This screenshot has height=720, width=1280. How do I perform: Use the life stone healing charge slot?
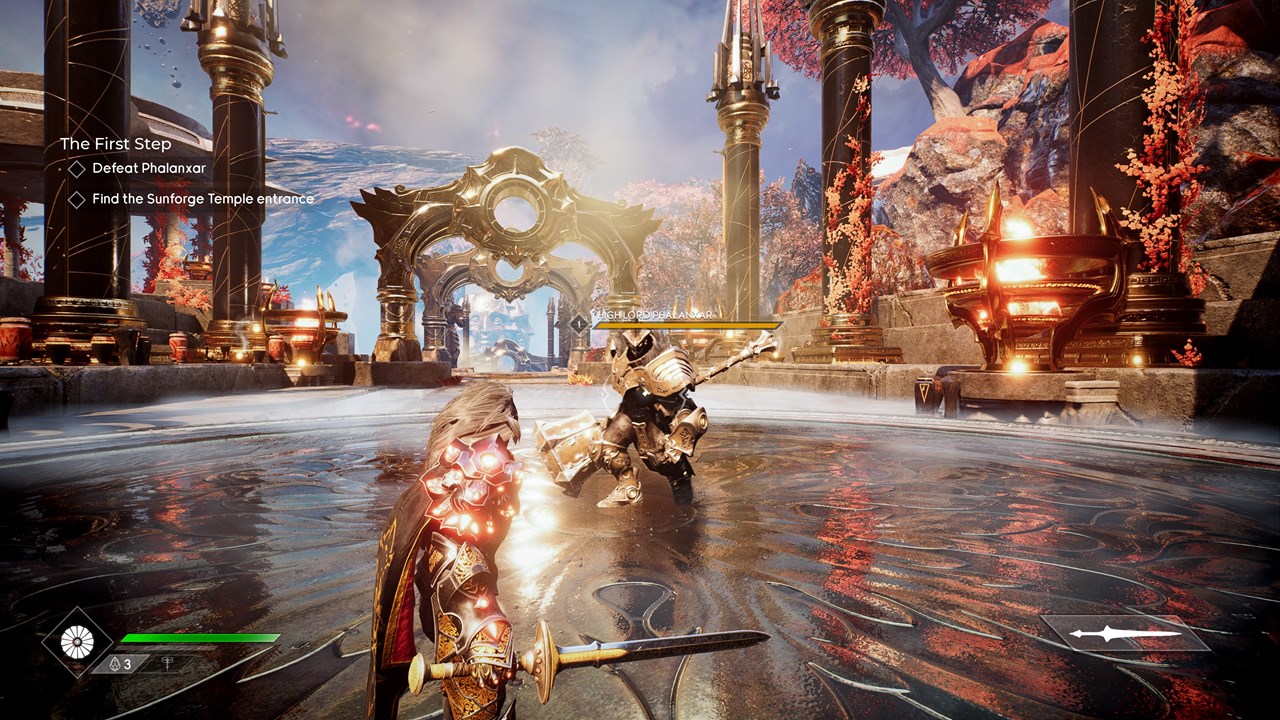[x=119, y=664]
